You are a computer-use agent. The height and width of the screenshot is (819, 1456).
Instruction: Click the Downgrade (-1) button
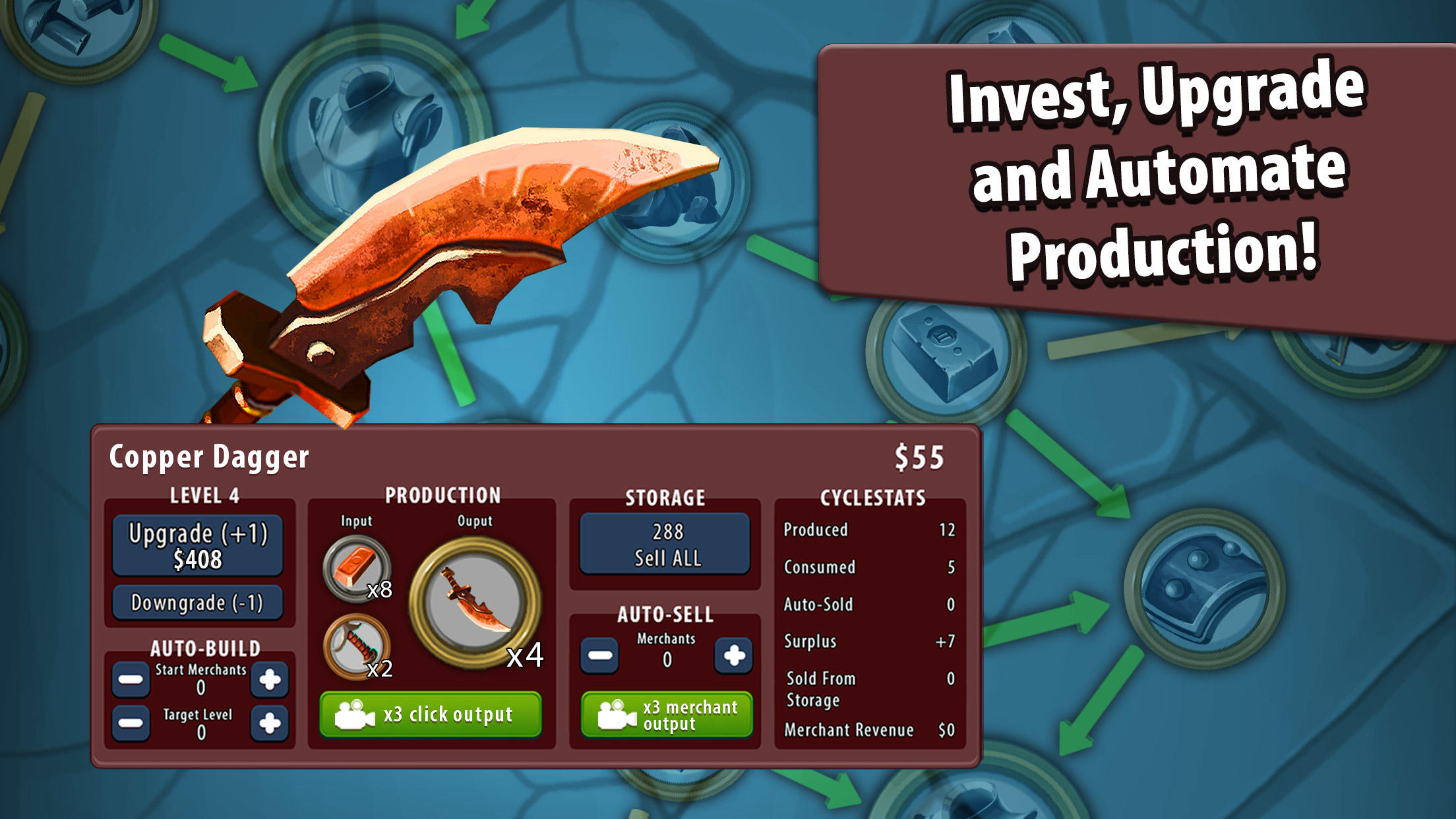(x=197, y=602)
